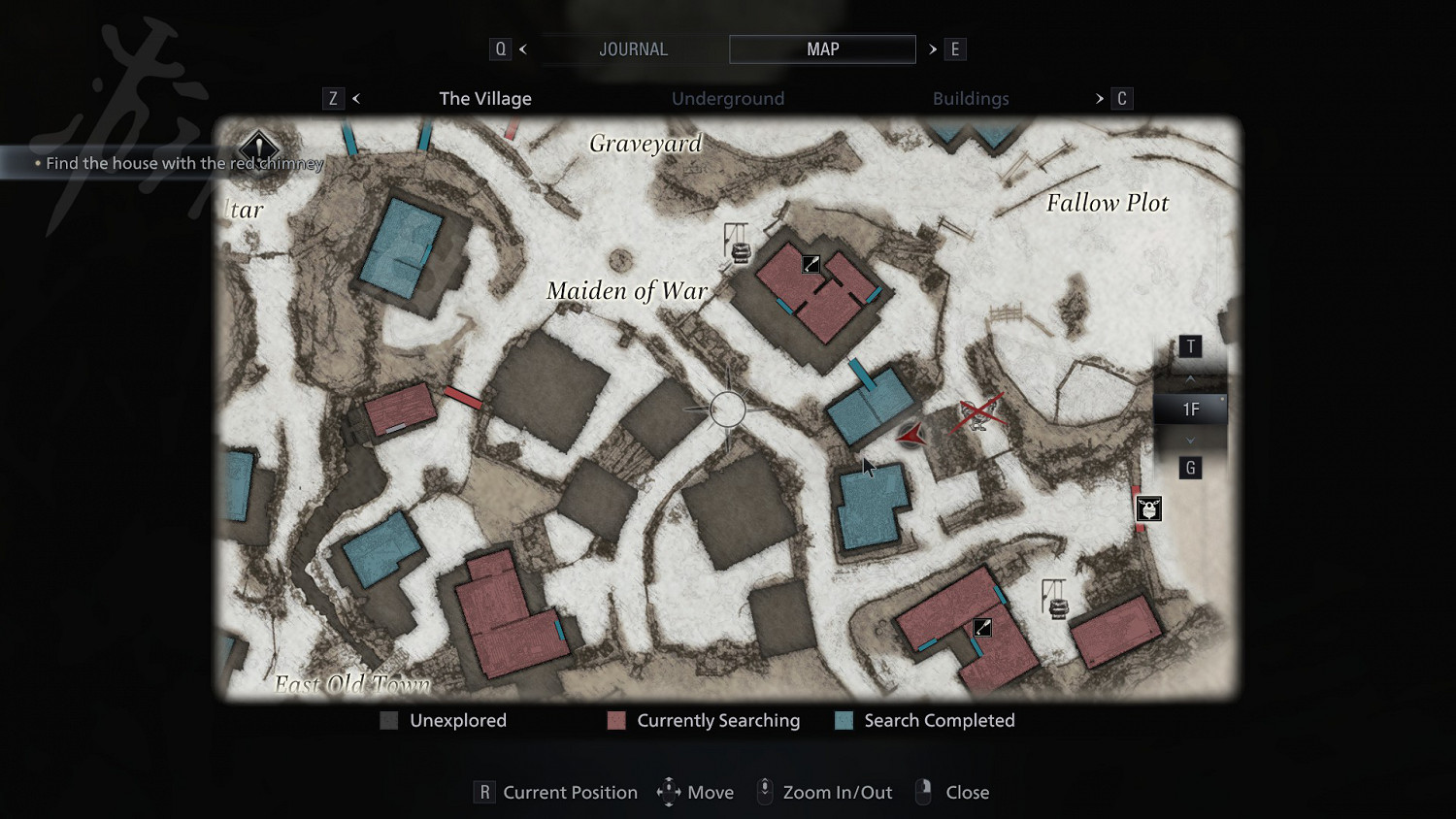Click the next-area arrow beside Buildings

tap(1099, 98)
